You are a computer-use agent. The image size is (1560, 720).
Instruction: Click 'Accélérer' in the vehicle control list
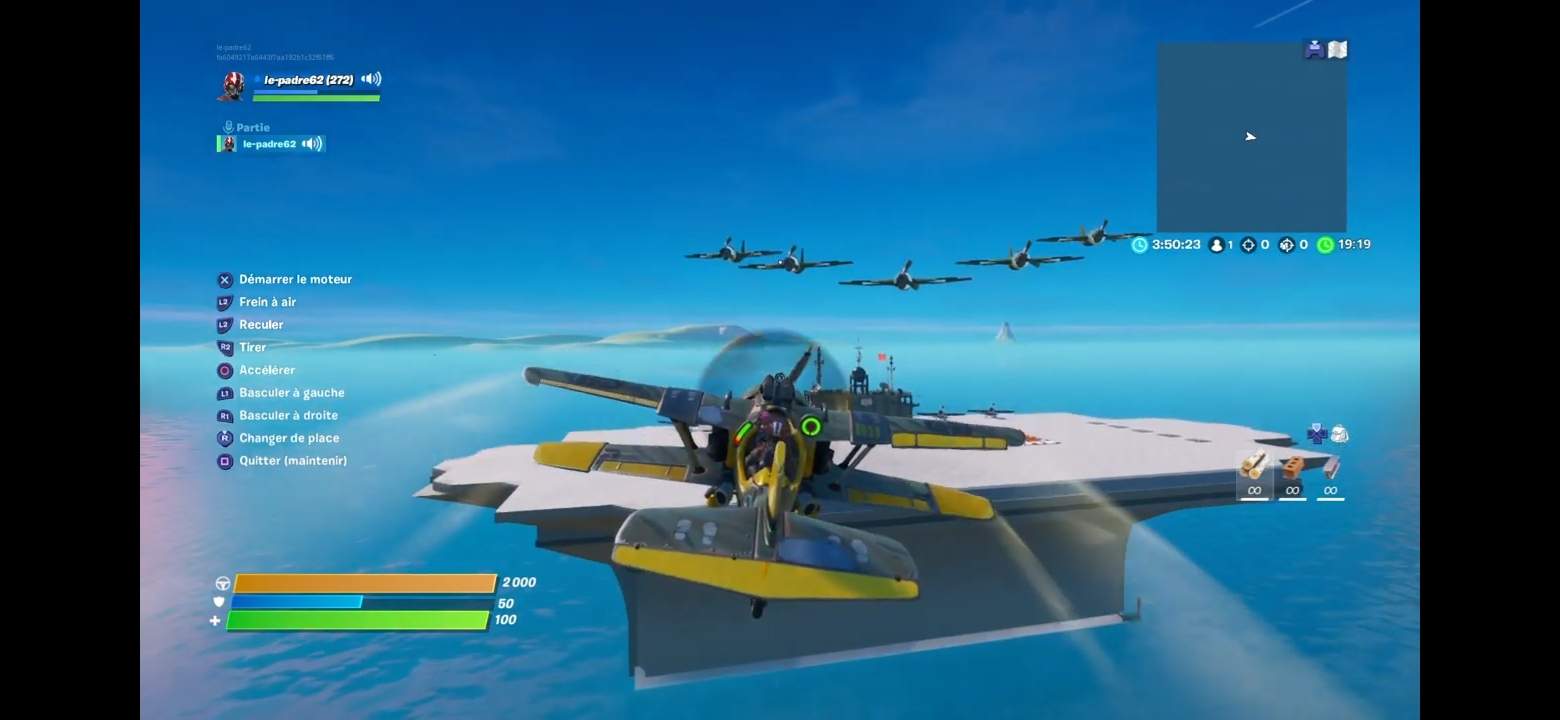tap(267, 370)
